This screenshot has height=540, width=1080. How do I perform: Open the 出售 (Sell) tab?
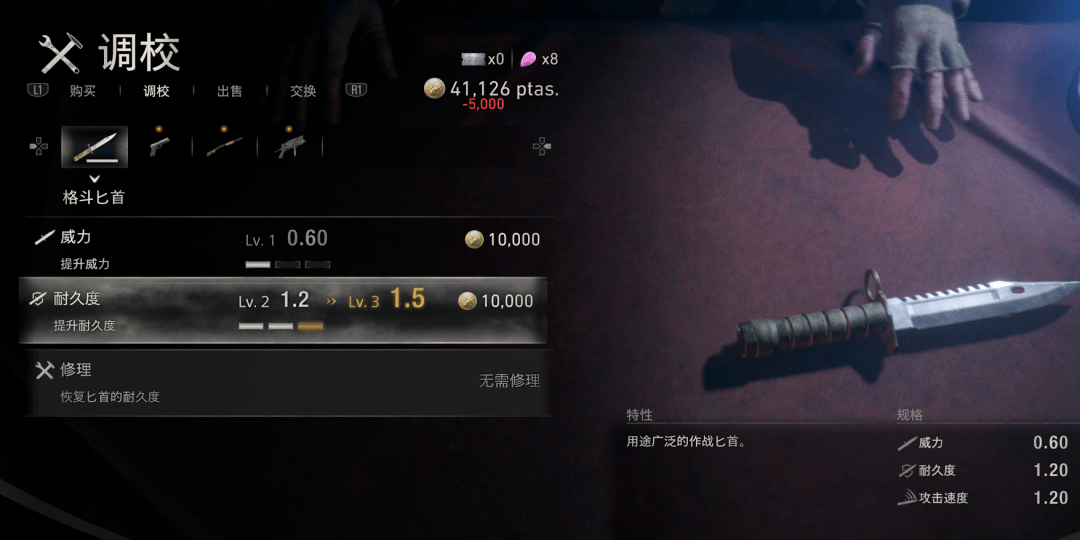coord(230,91)
